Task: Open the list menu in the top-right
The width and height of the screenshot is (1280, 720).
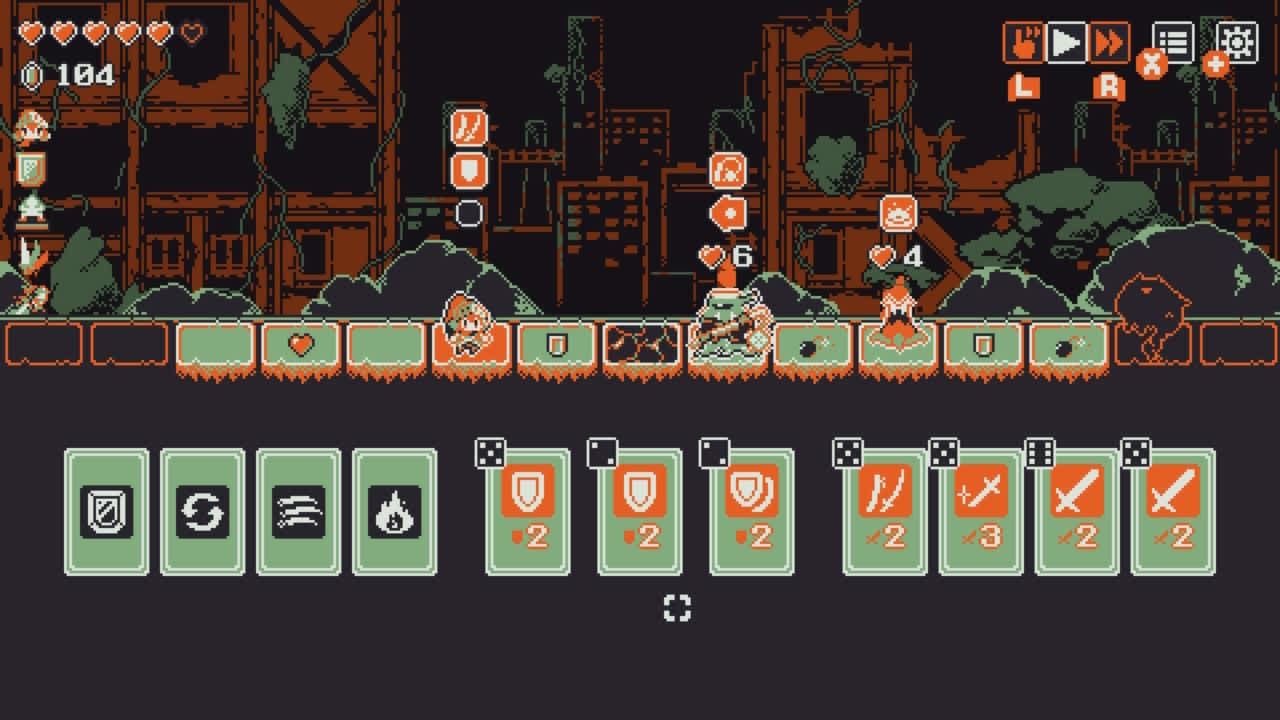Action: (1175, 42)
